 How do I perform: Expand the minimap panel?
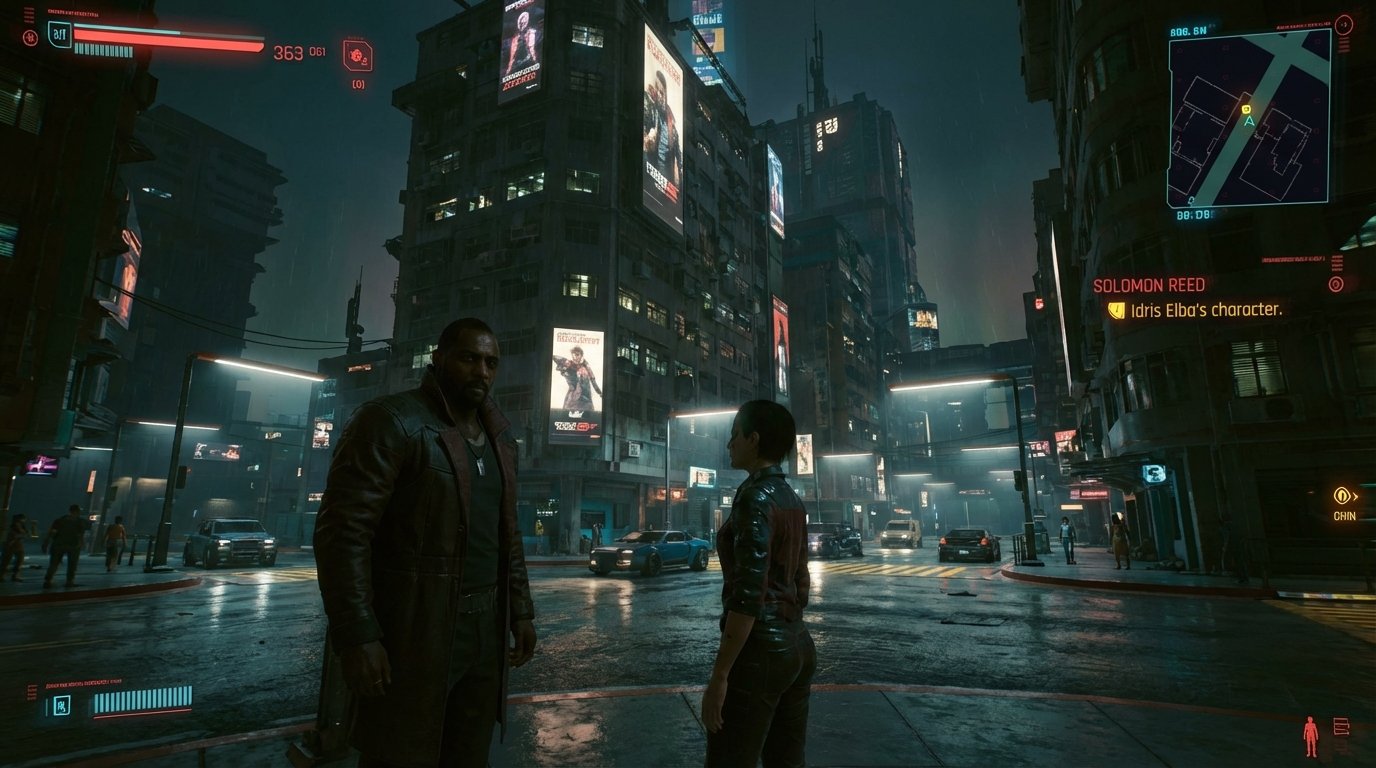(x=1250, y=120)
